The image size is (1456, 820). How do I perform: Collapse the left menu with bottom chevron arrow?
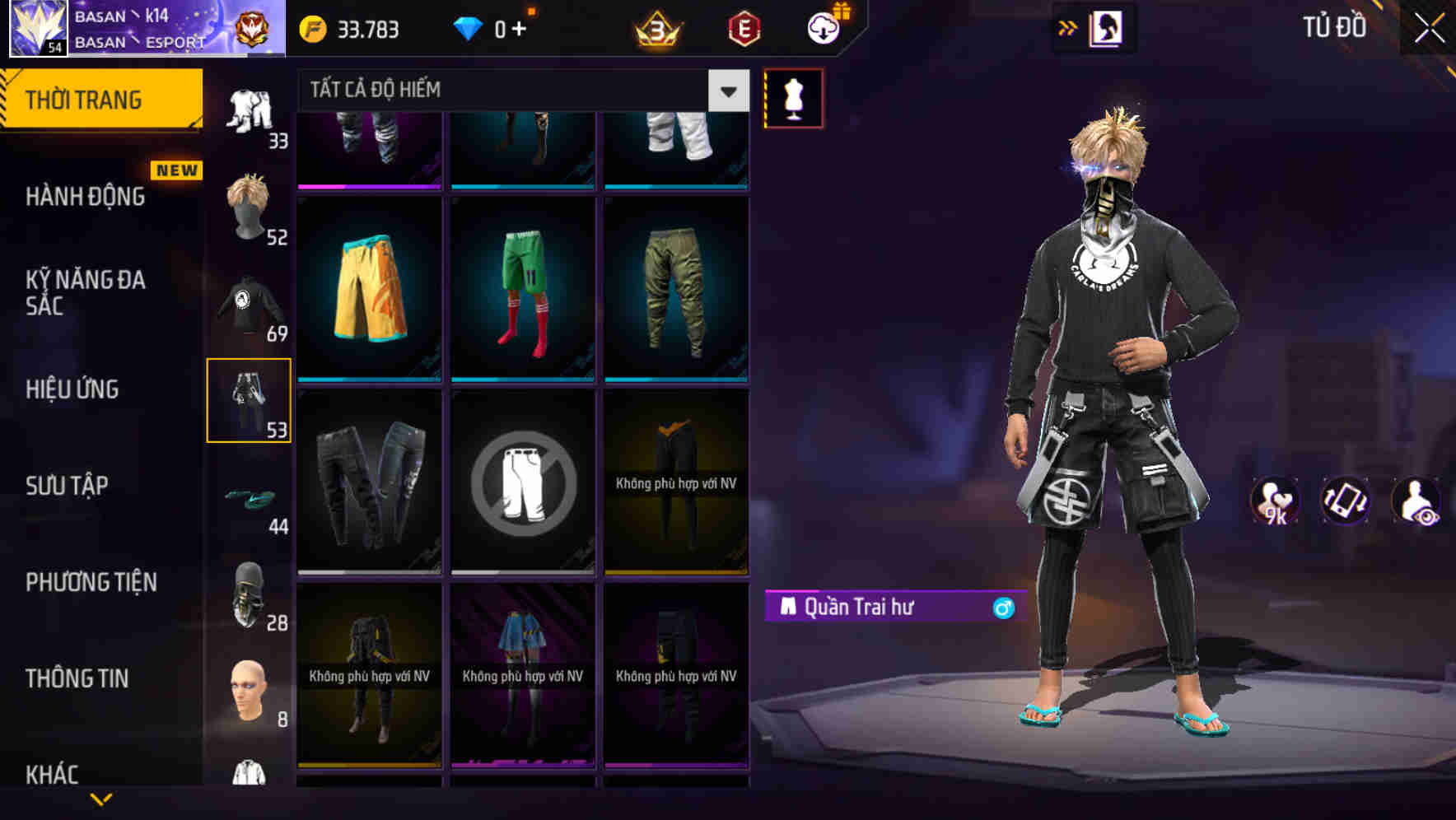(101, 797)
